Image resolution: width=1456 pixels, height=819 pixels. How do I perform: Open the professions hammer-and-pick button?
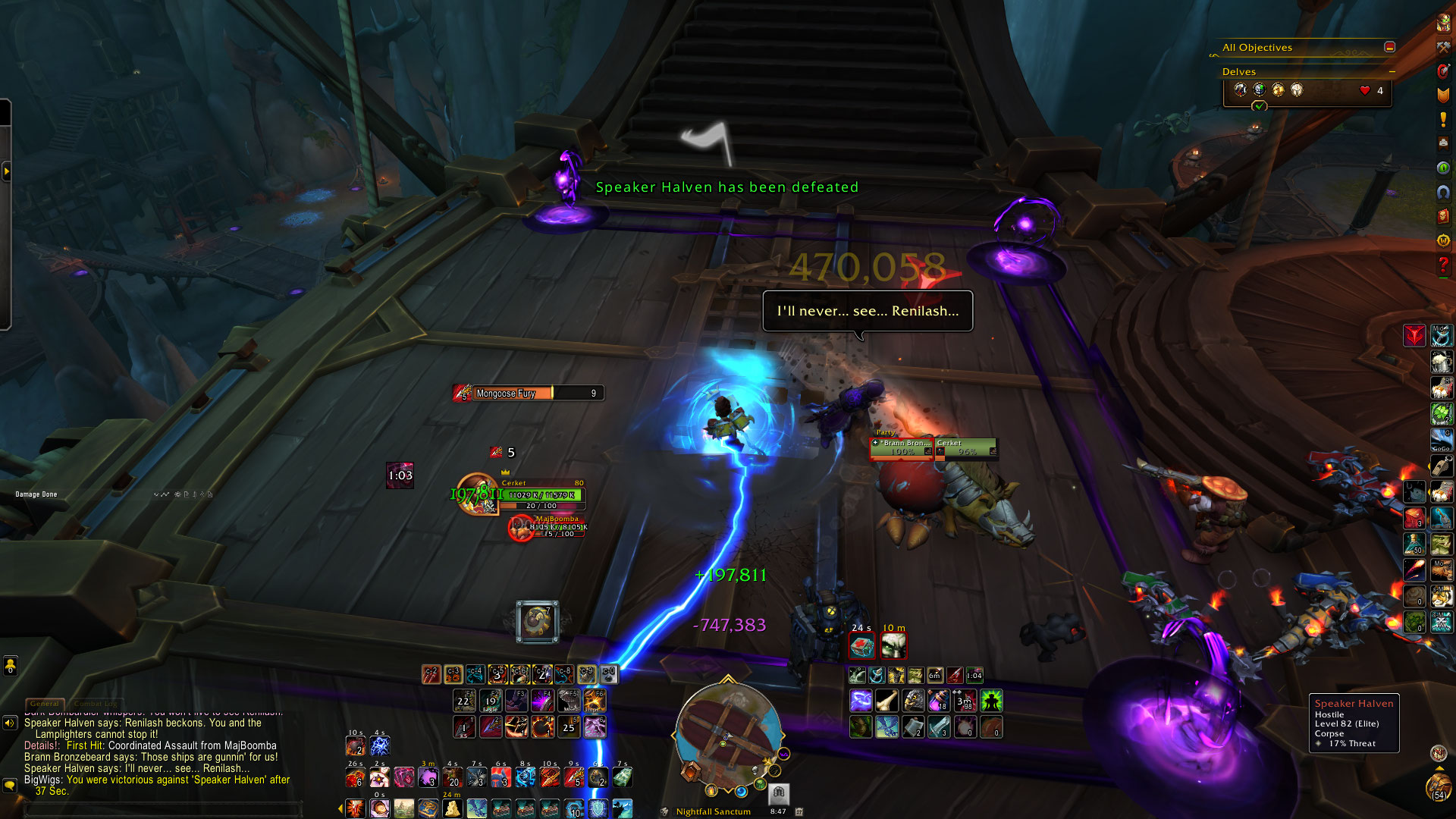1443,47
